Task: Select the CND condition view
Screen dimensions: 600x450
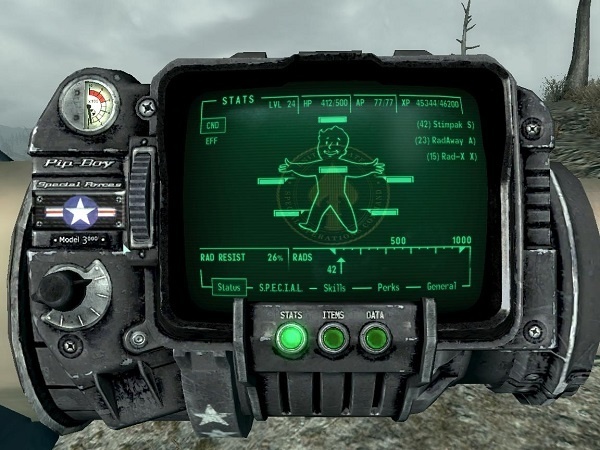Action: [213, 127]
